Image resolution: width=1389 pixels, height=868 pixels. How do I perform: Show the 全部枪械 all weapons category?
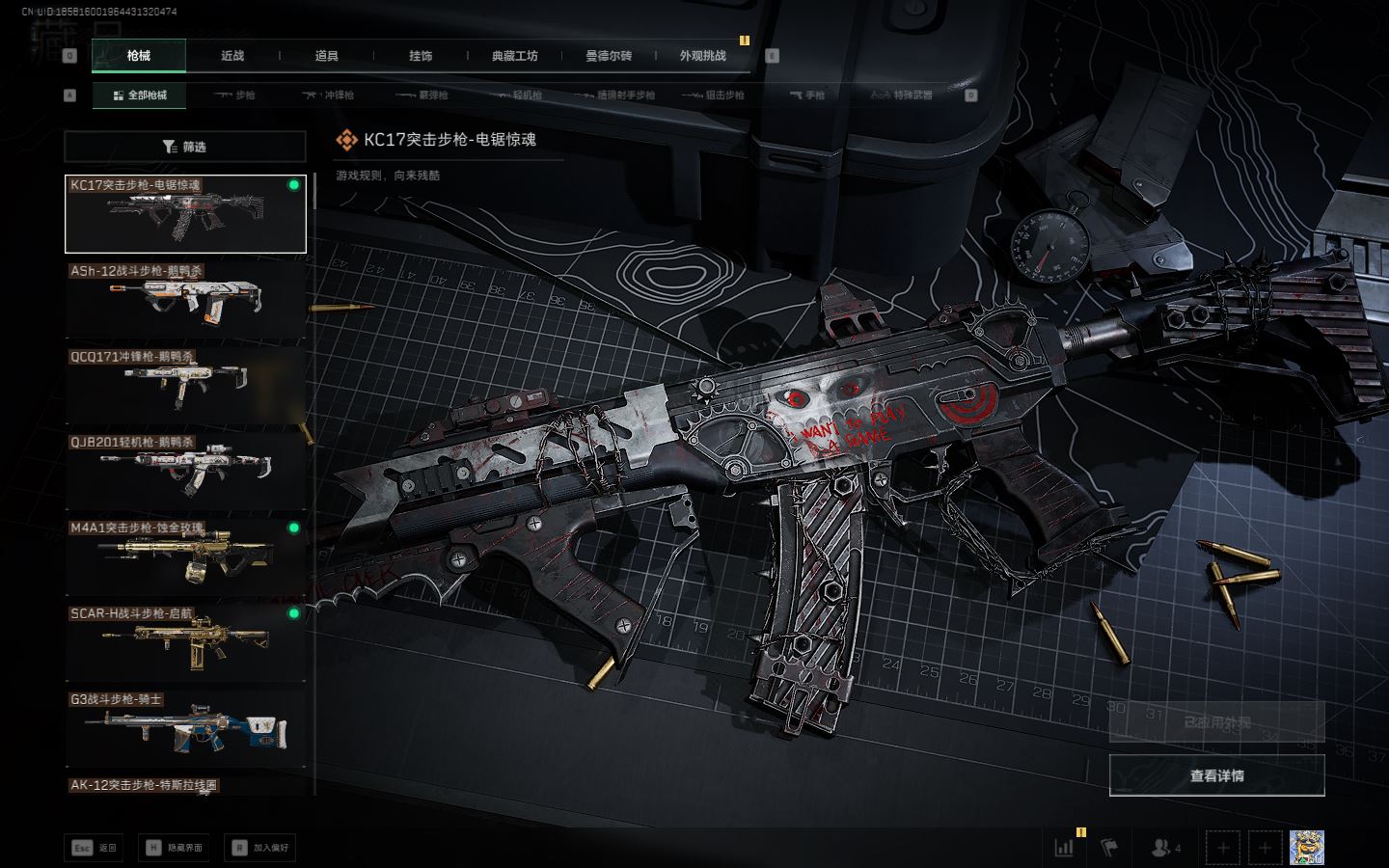point(140,95)
